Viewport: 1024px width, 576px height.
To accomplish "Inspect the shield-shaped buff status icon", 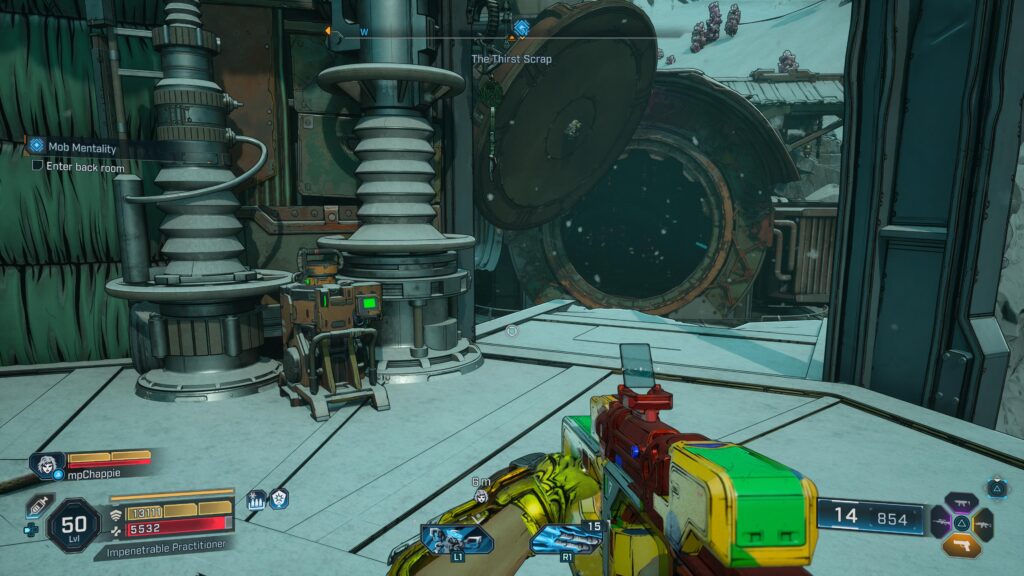I will [x=278, y=499].
